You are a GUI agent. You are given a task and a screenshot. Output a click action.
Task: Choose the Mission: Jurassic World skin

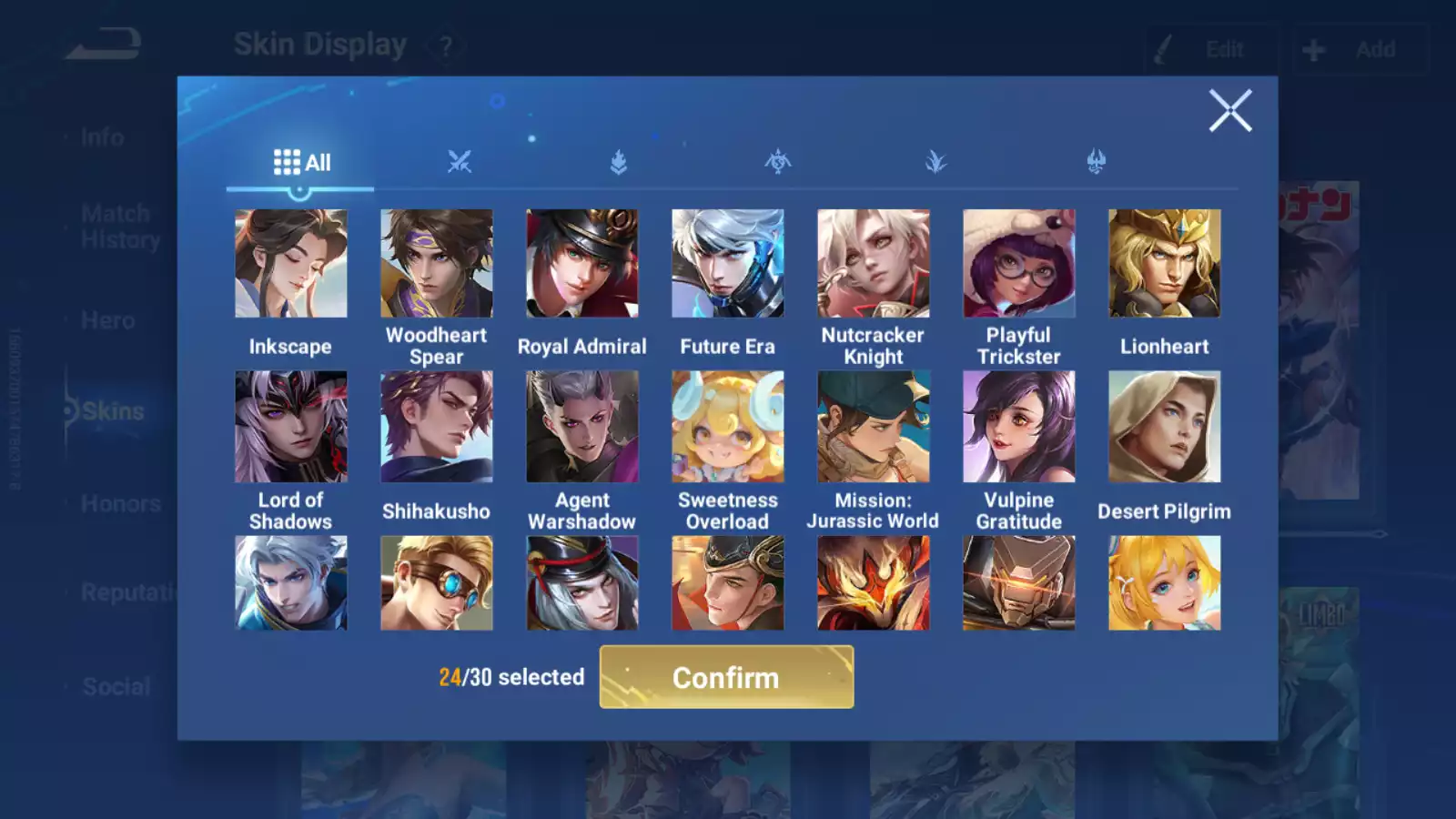(x=874, y=427)
